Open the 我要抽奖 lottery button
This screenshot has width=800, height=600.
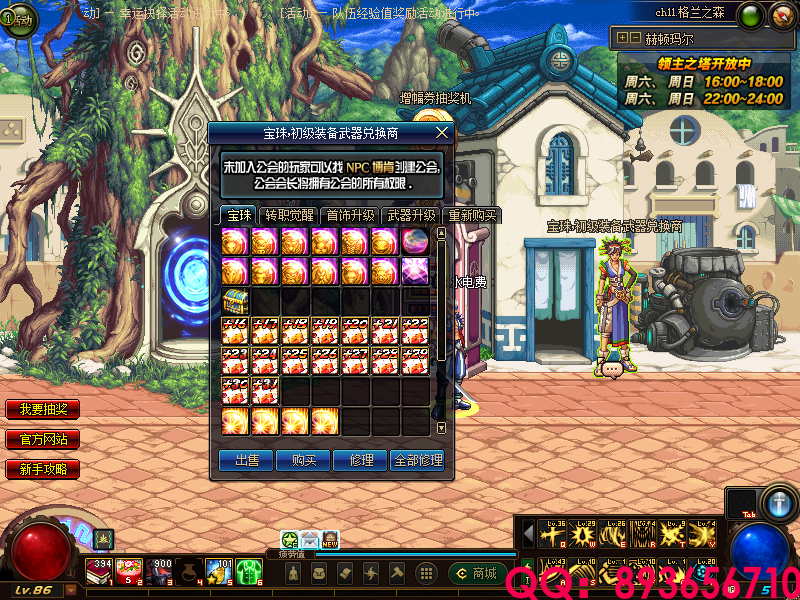(42, 410)
